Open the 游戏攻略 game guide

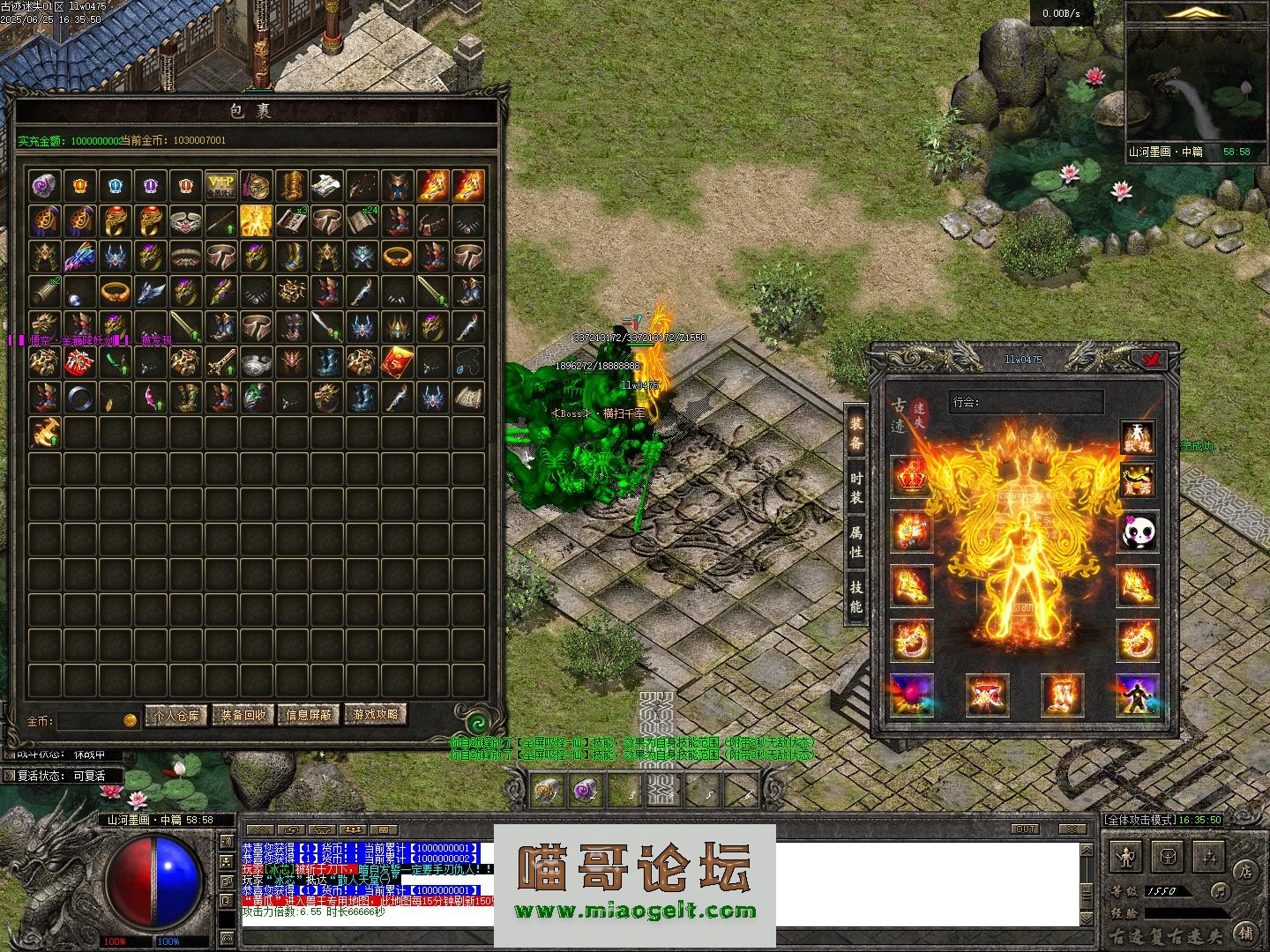pyautogui.click(x=376, y=715)
